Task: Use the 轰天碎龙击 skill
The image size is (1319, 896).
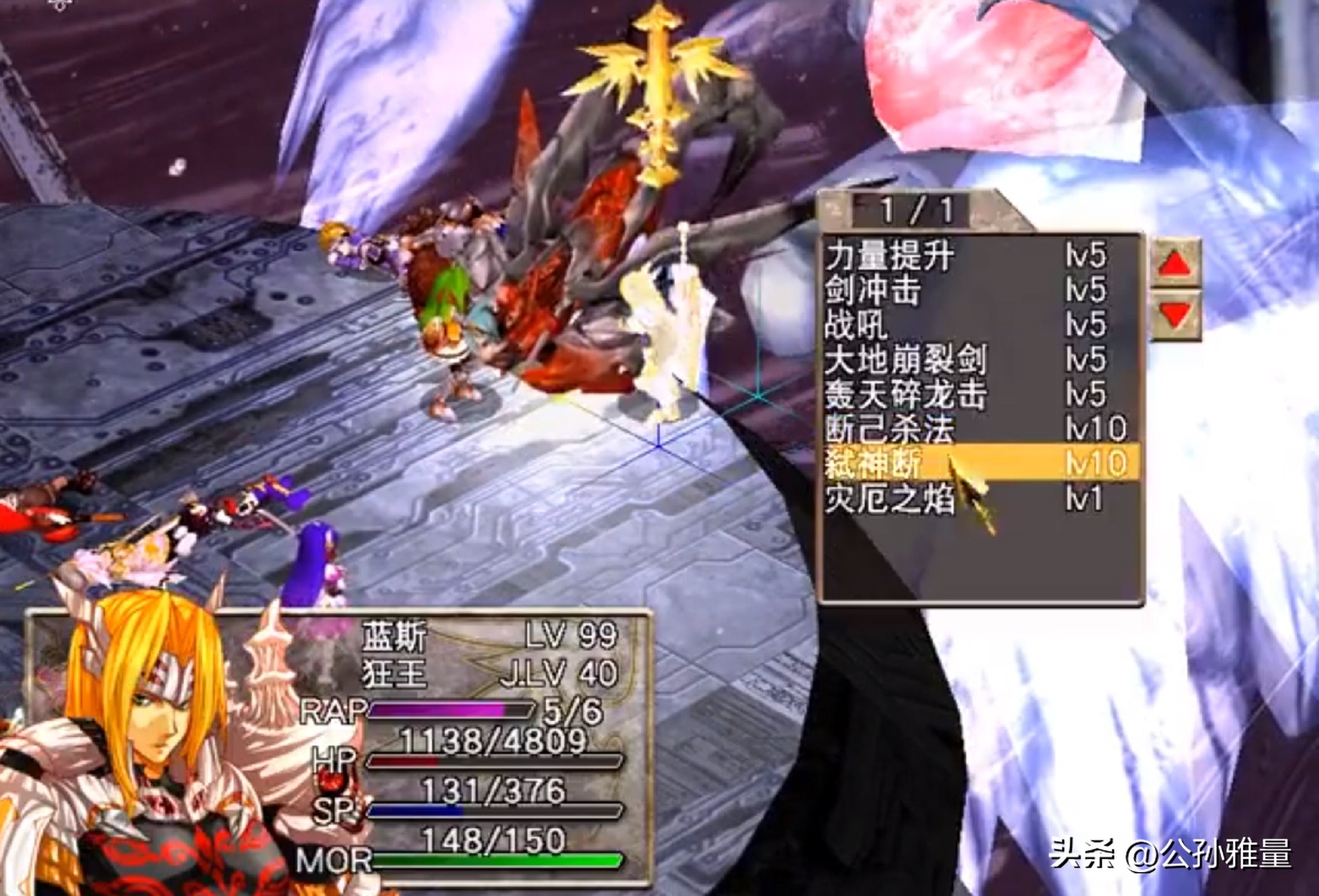Action: click(x=906, y=394)
